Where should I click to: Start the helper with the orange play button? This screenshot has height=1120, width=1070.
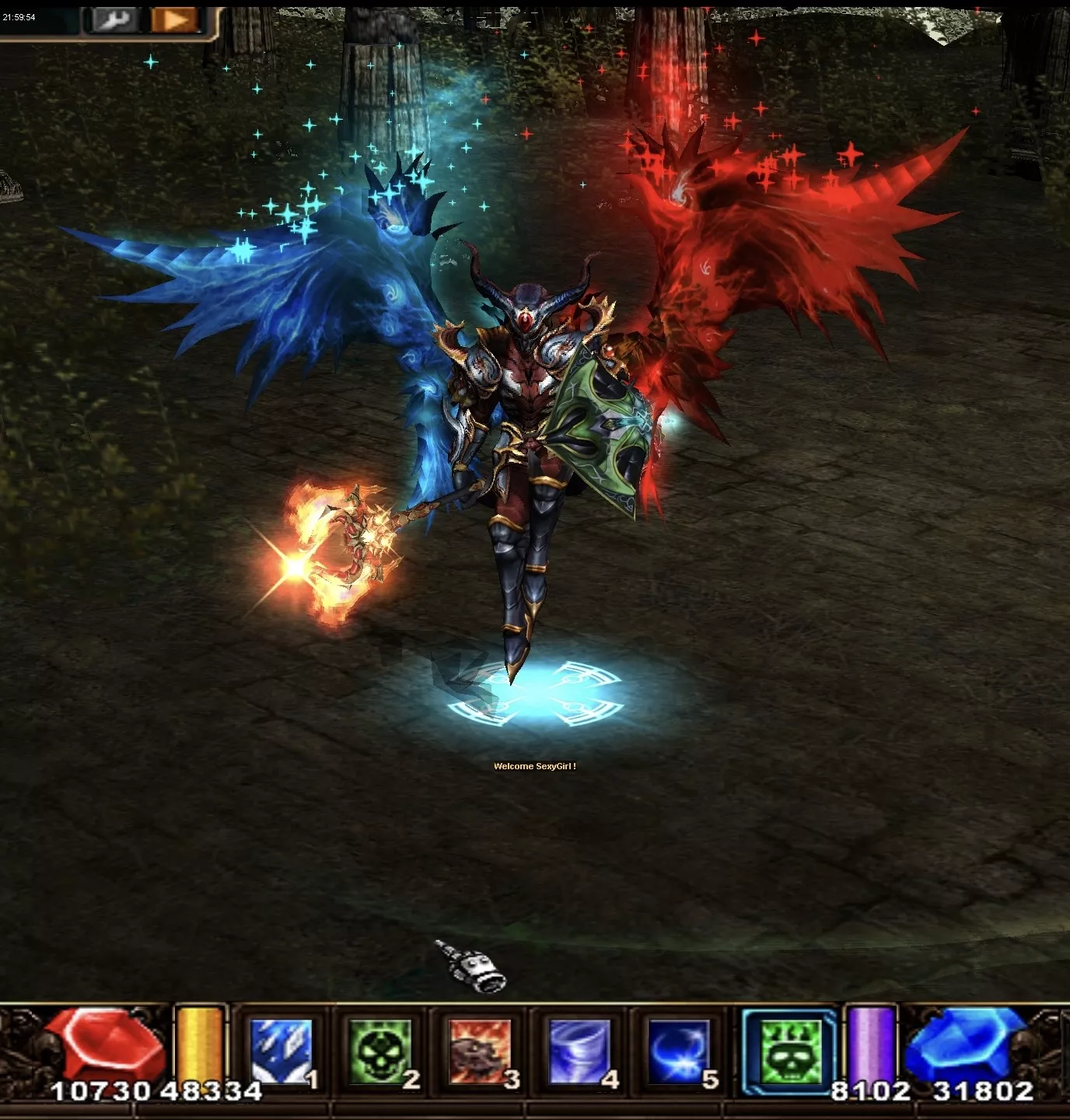point(173,19)
